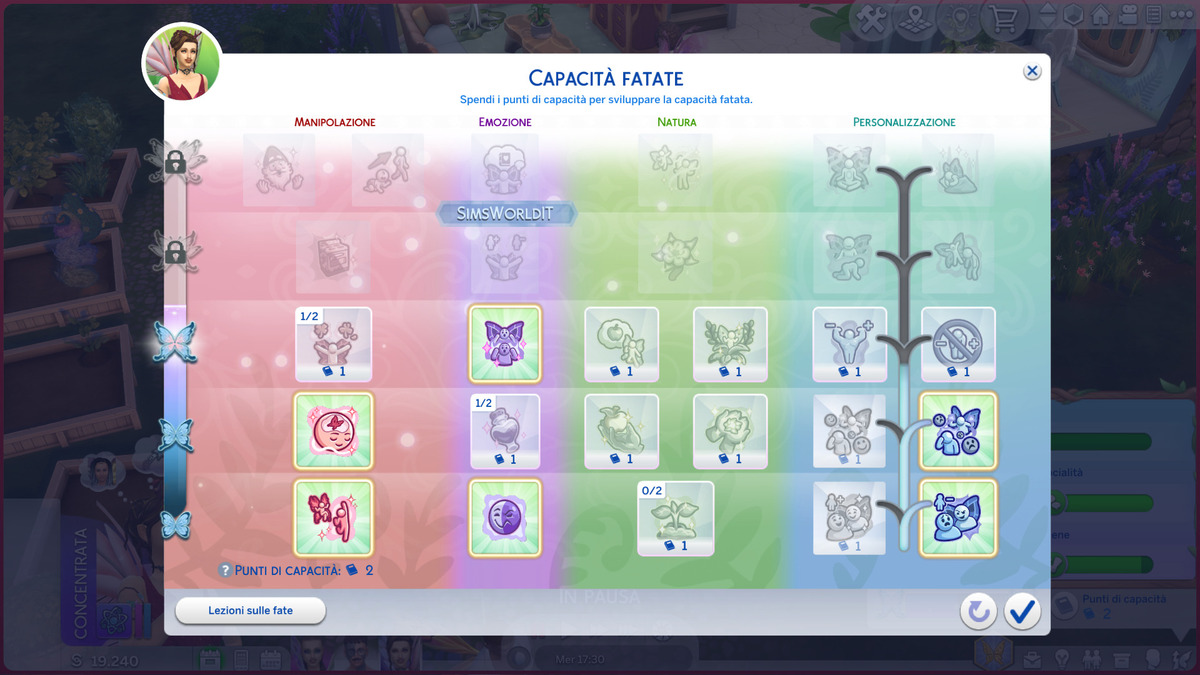Select the purple winged fairy Emozione ability

505,344
